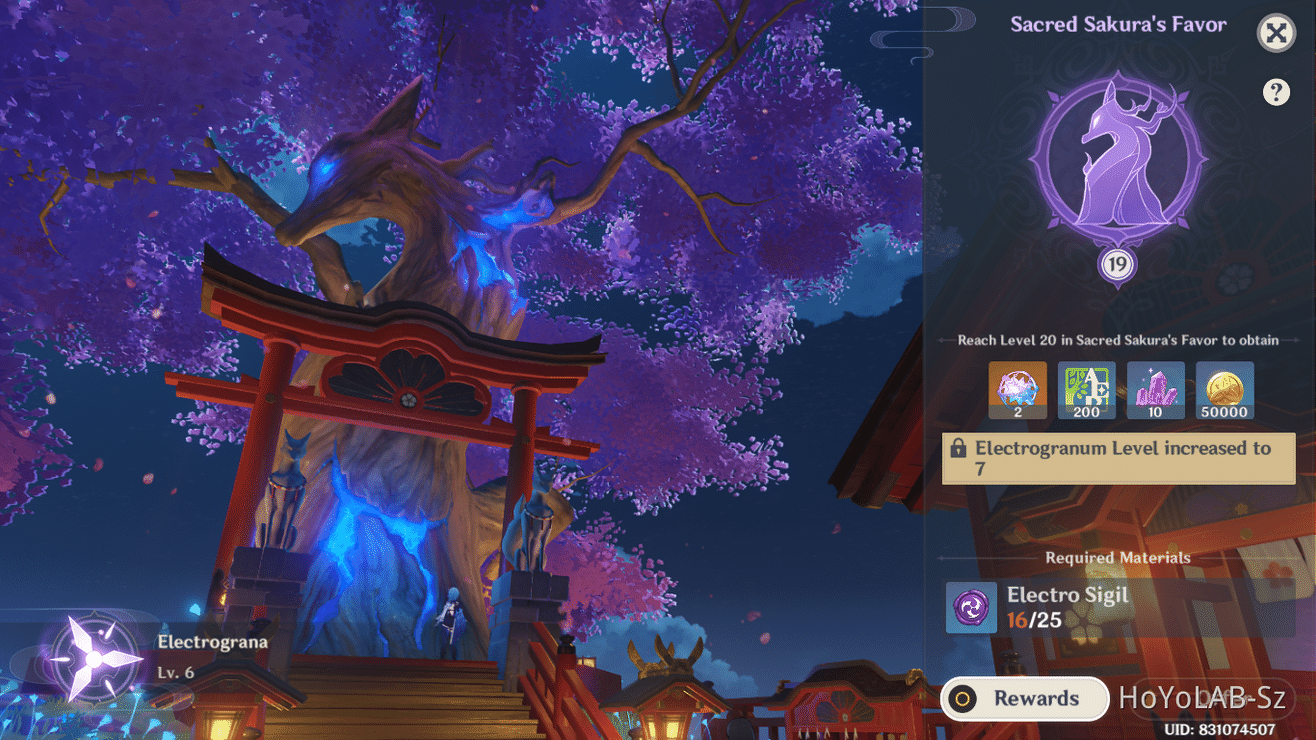Open the help panel via the question mark
Viewport: 1316px width, 740px height.
click(1277, 92)
